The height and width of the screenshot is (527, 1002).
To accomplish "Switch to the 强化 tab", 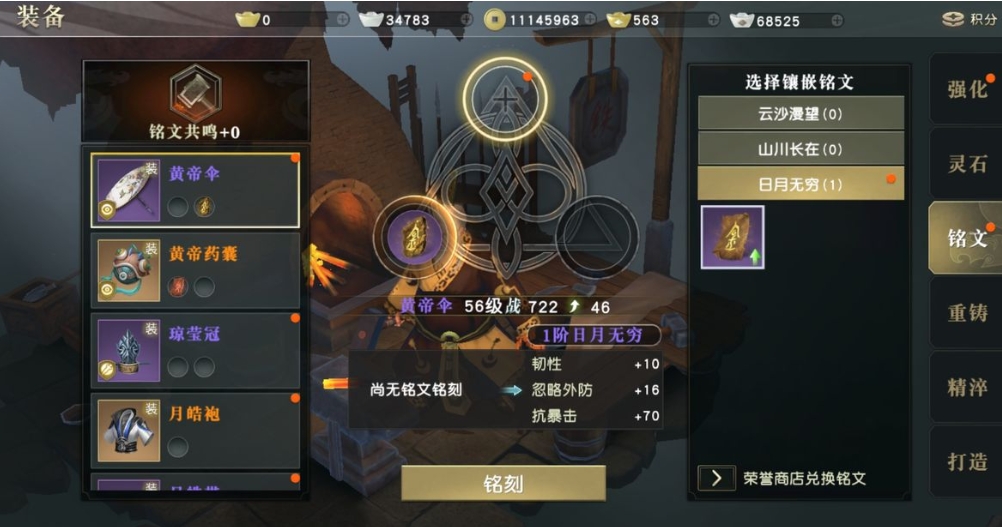I will click(x=966, y=88).
